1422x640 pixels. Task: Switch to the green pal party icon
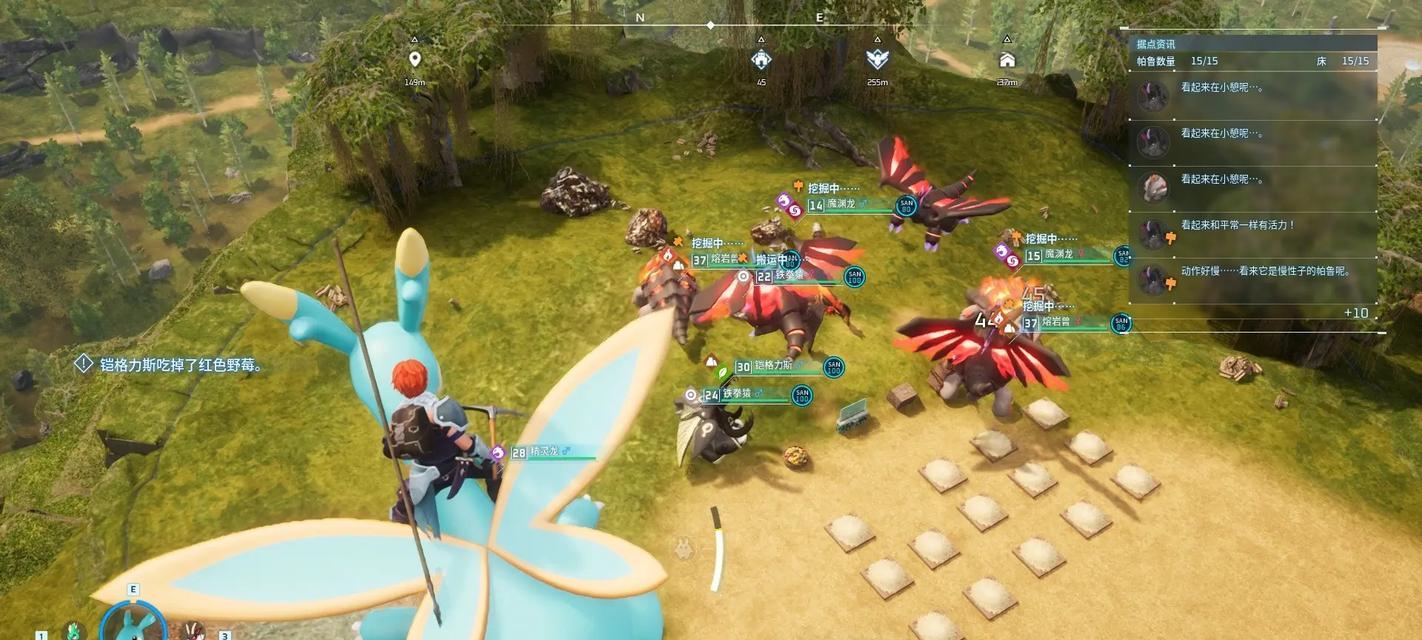click(x=73, y=631)
